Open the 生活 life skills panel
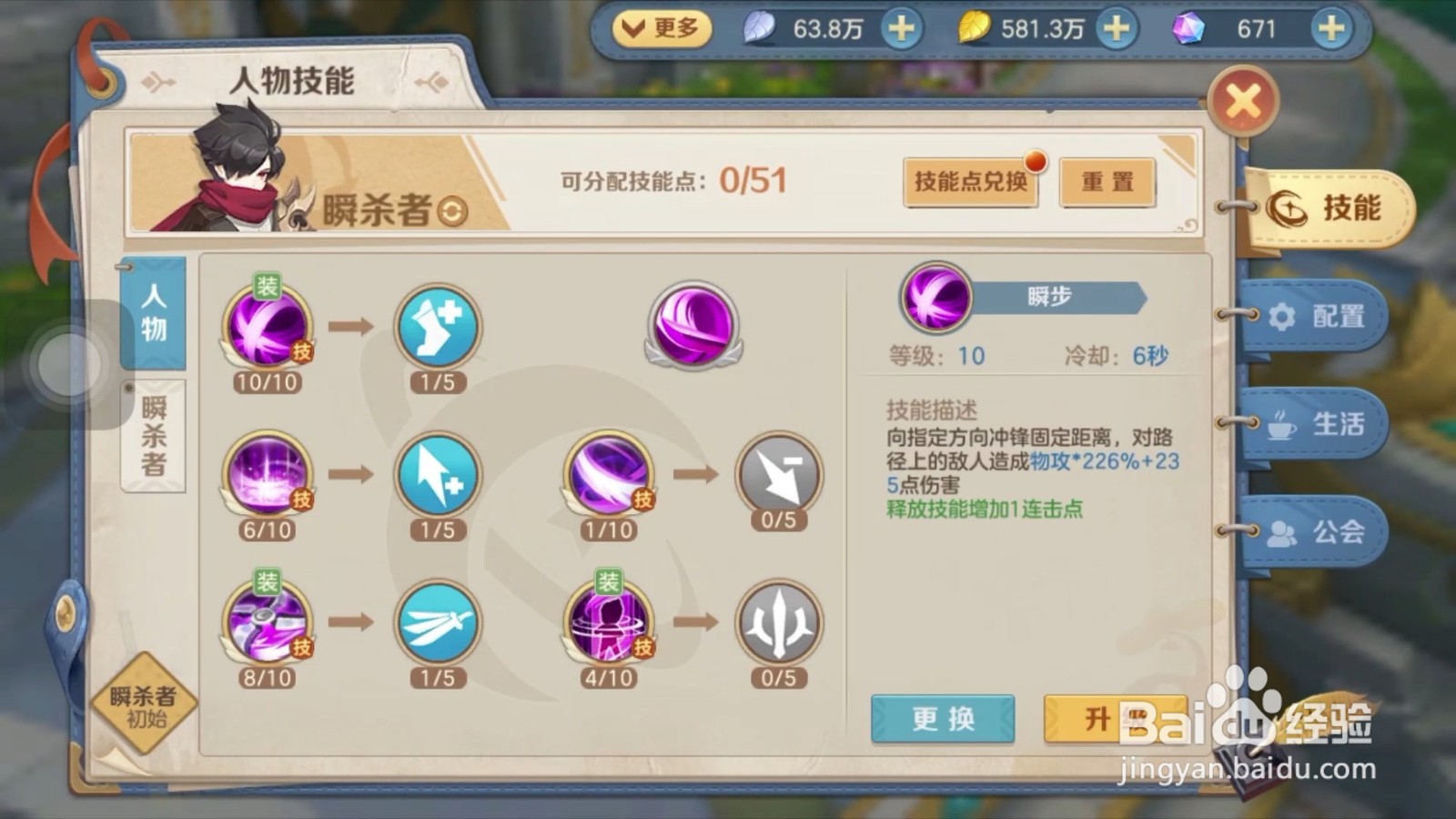The height and width of the screenshot is (819, 1456). coord(1319,425)
